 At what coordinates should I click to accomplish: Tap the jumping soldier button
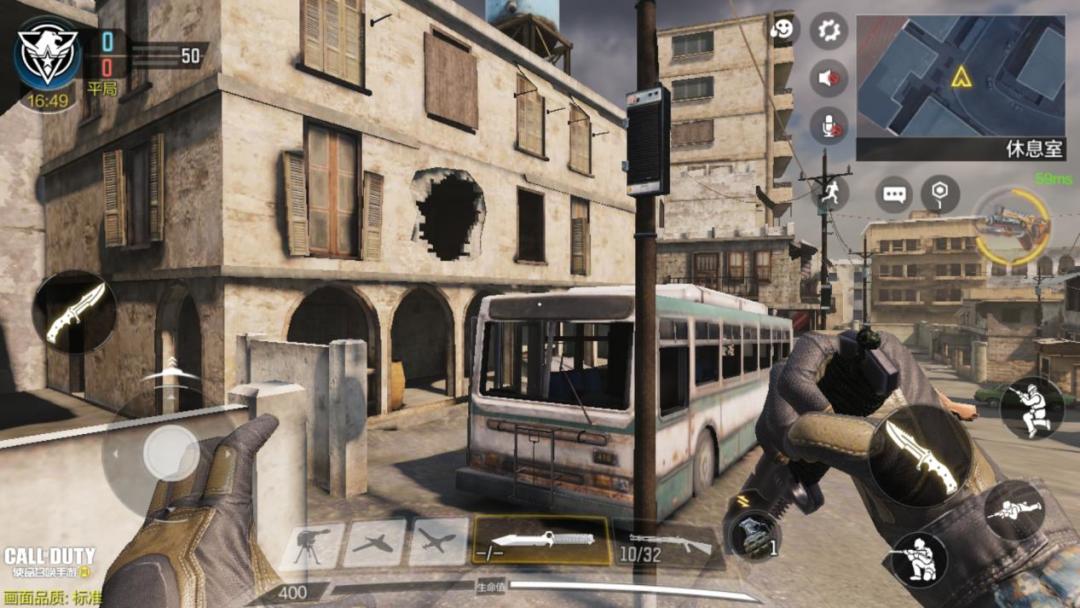(1031, 408)
